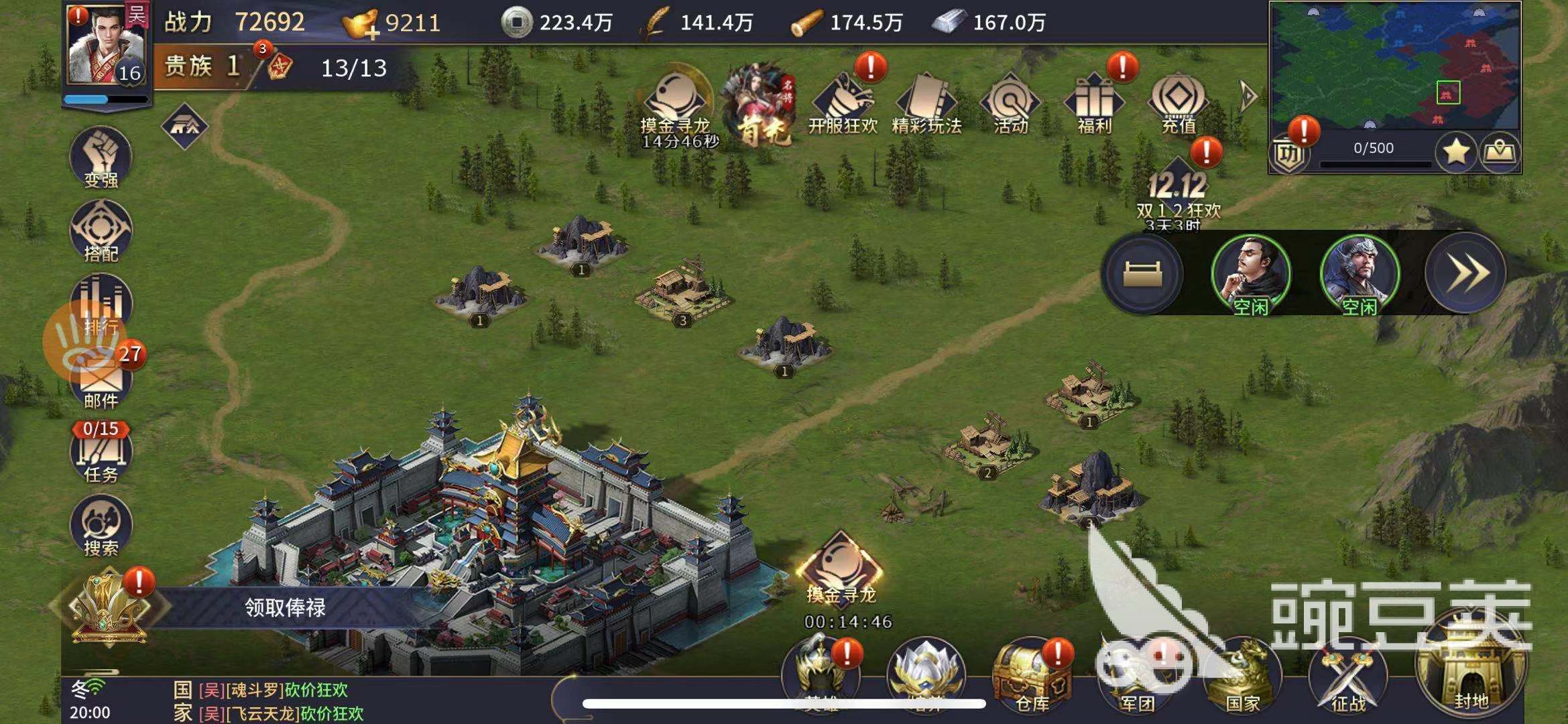This screenshot has width=1568, height=724.
Task: Claim salary via 领取俸禄 banner
Action: [284, 607]
